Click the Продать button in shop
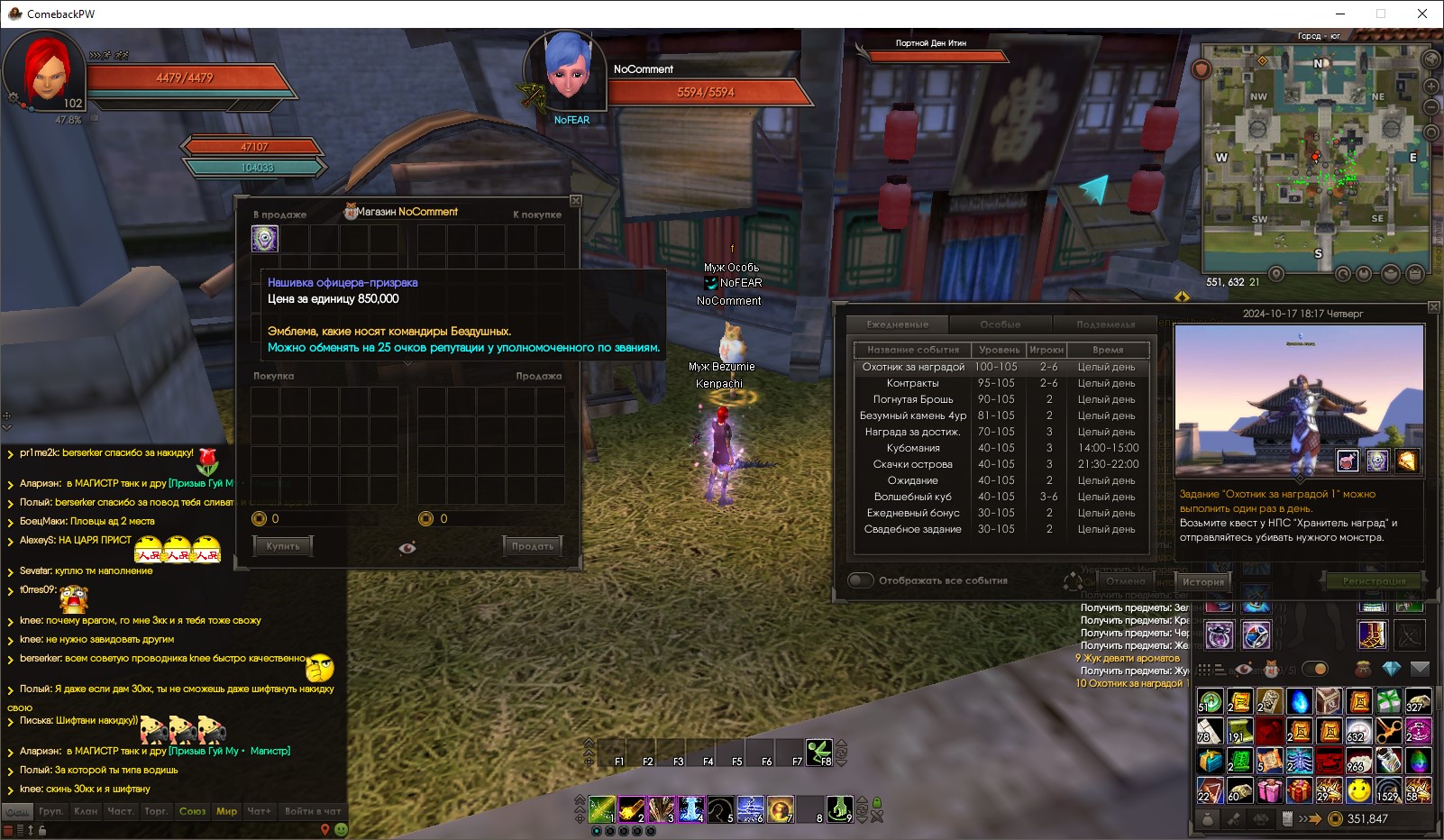The width and height of the screenshot is (1444, 840). [x=533, y=546]
